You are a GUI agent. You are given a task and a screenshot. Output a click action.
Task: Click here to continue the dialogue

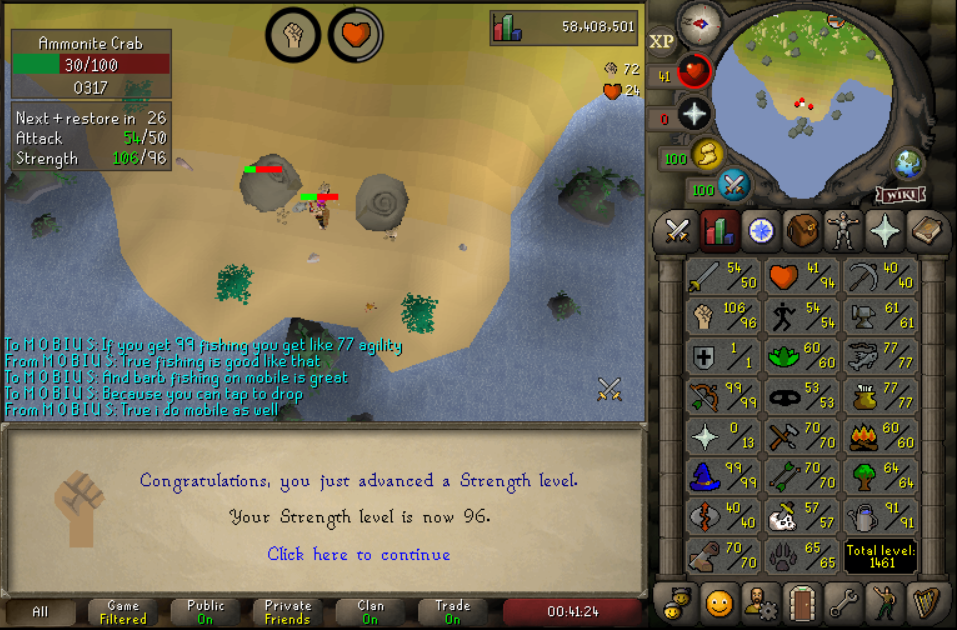point(358,554)
